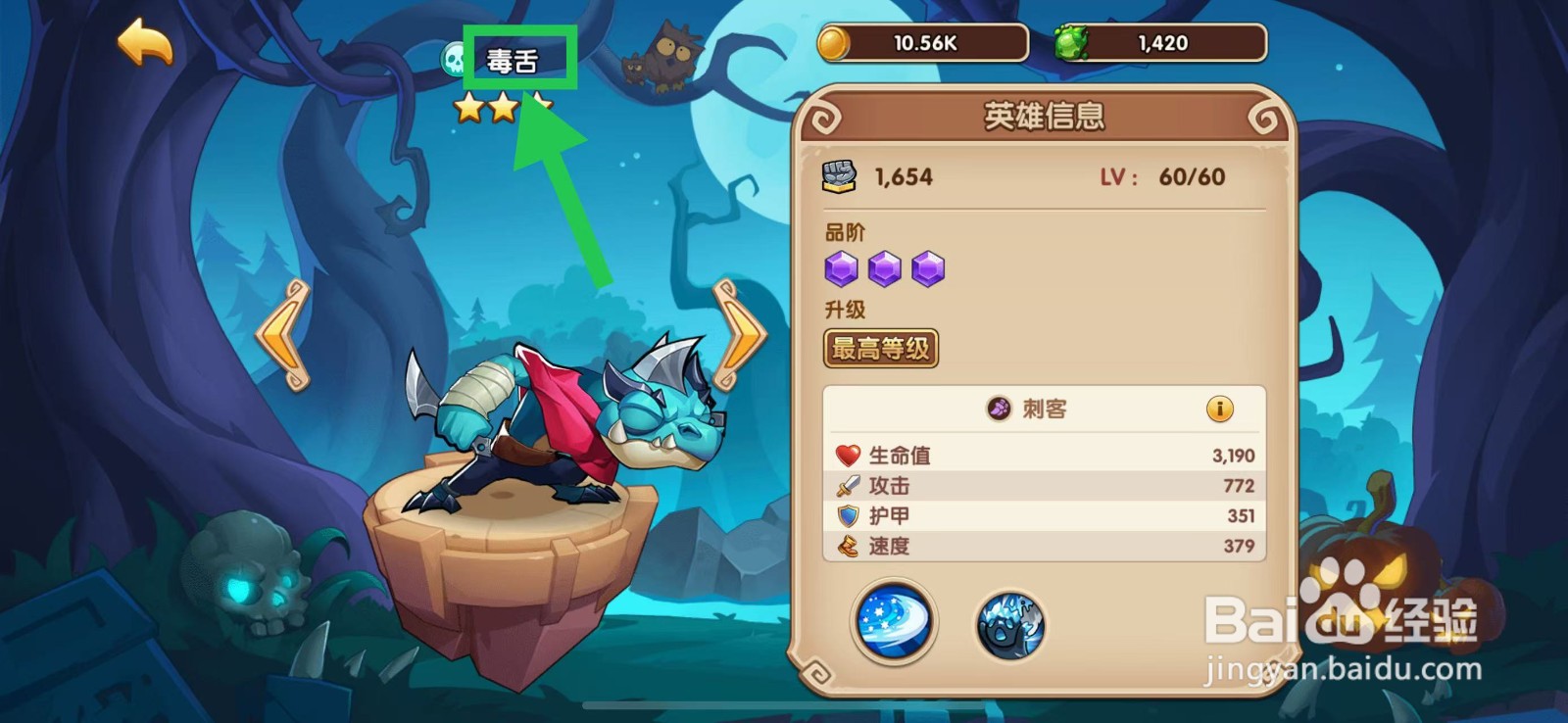The width and height of the screenshot is (1568, 723).
Task: Click the shield icon next to 护甲
Action: (847, 516)
